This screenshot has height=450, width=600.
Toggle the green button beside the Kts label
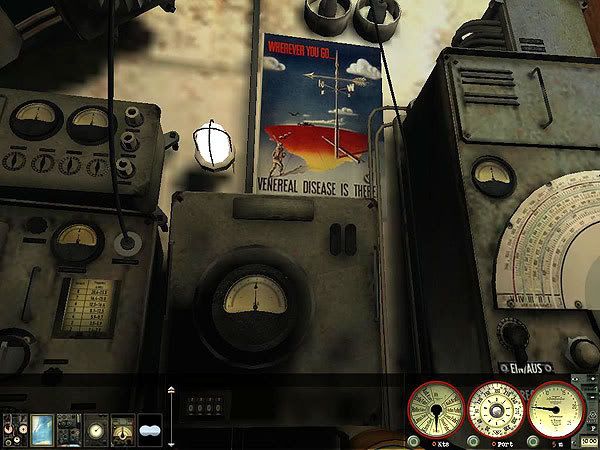(413, 442)
